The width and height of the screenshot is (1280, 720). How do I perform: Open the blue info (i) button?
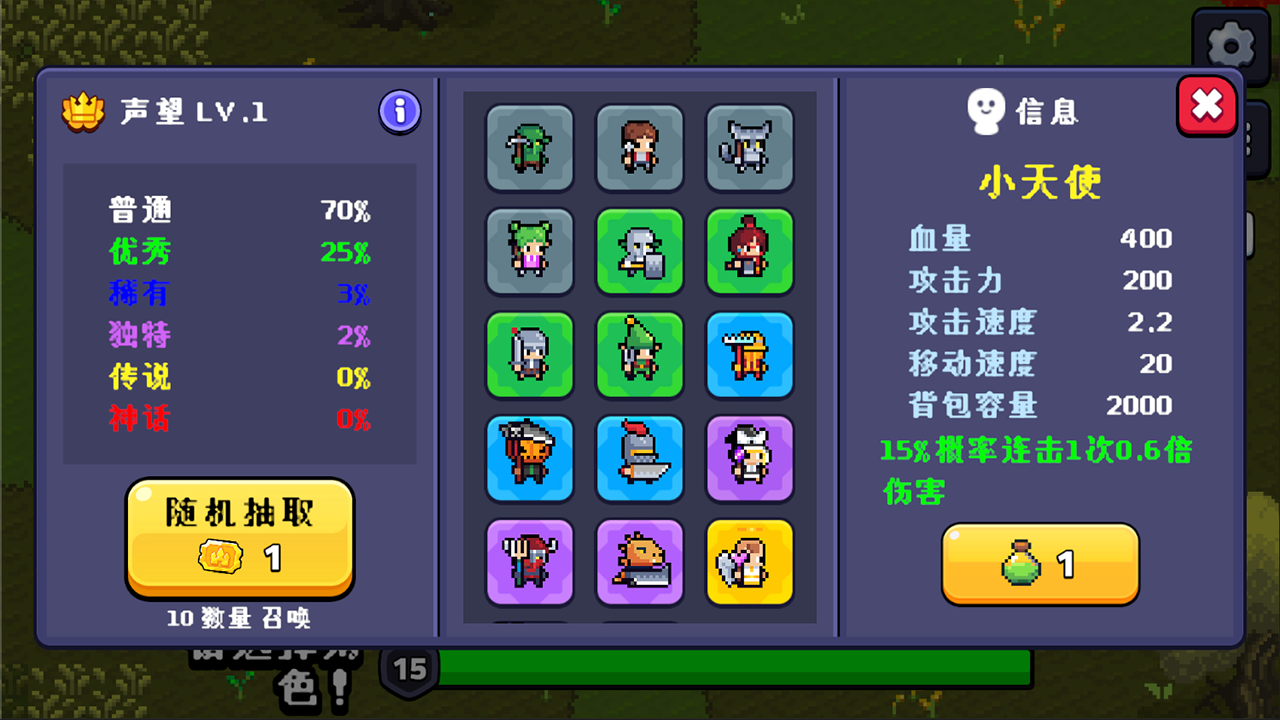[398, 112]
